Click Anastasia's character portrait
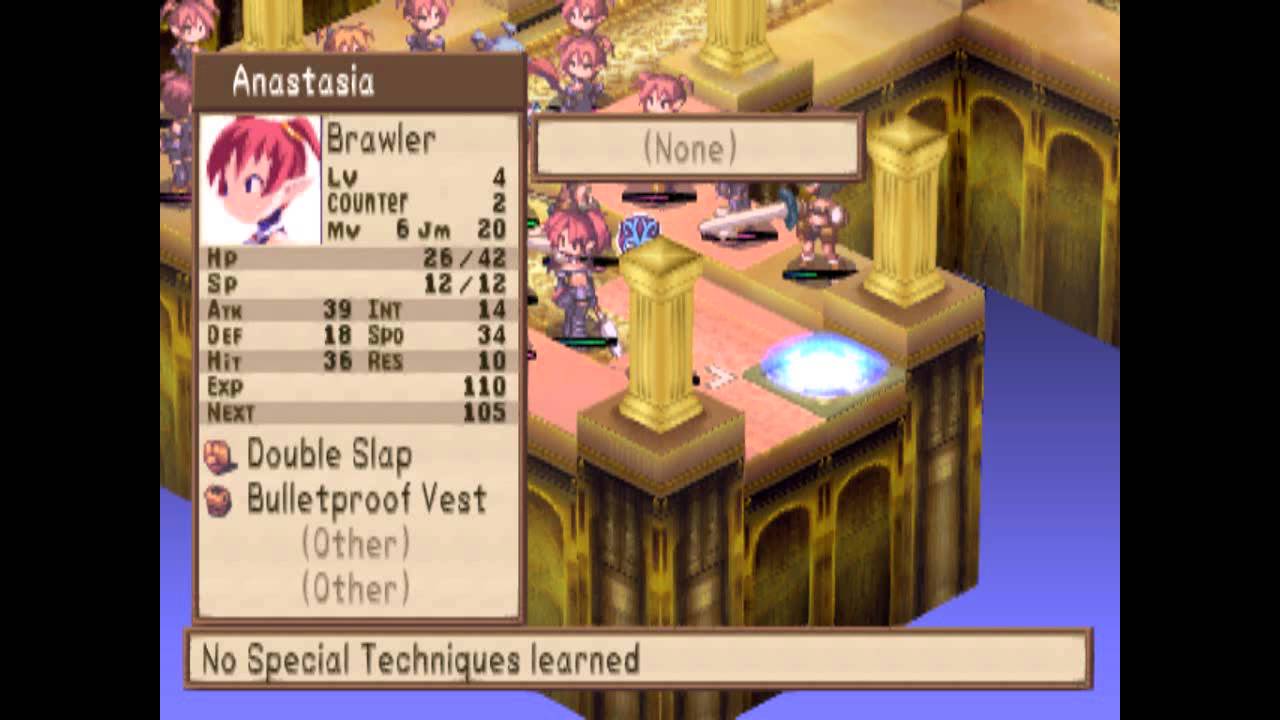1280x720 pixels. [260, 180]
